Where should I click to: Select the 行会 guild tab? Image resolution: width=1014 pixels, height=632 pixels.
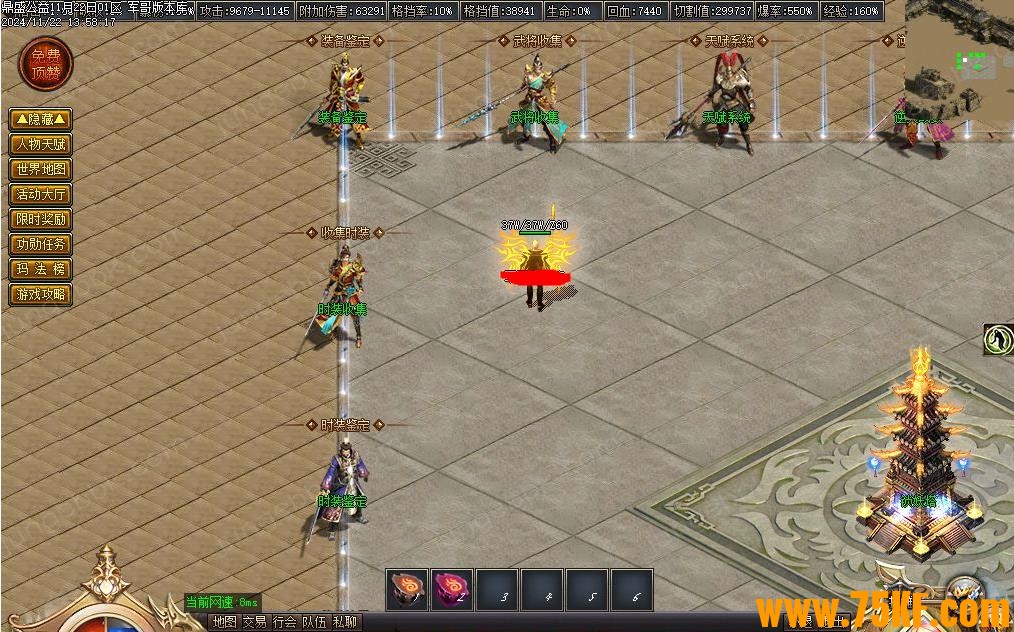pyautogui.click(x=284, y=622)
